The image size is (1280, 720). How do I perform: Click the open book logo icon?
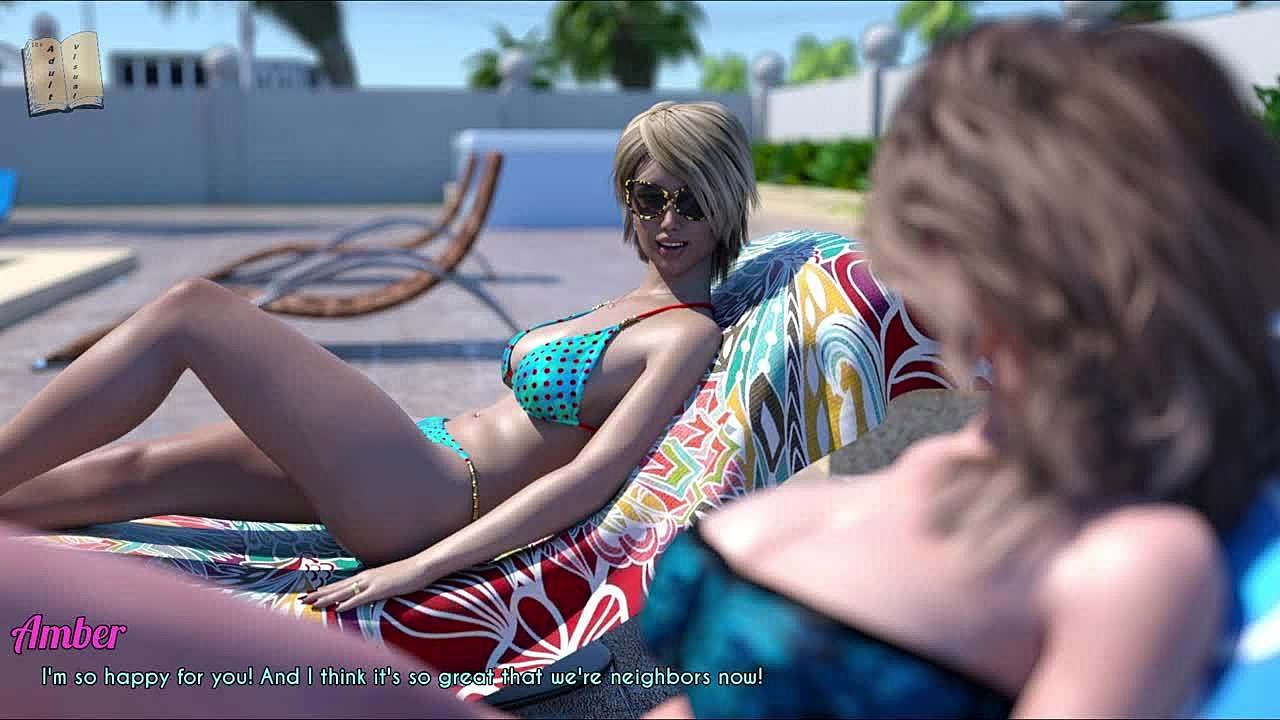point(63,72)
